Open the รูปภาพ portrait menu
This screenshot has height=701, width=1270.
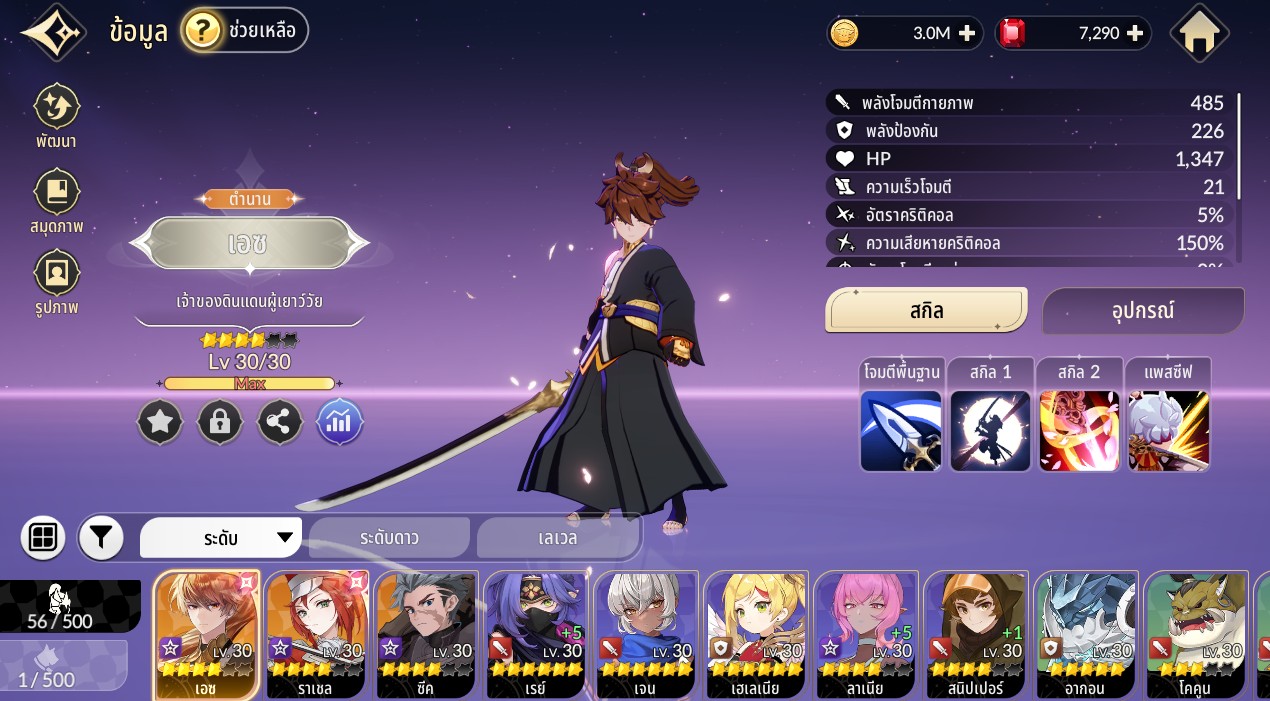56,281
